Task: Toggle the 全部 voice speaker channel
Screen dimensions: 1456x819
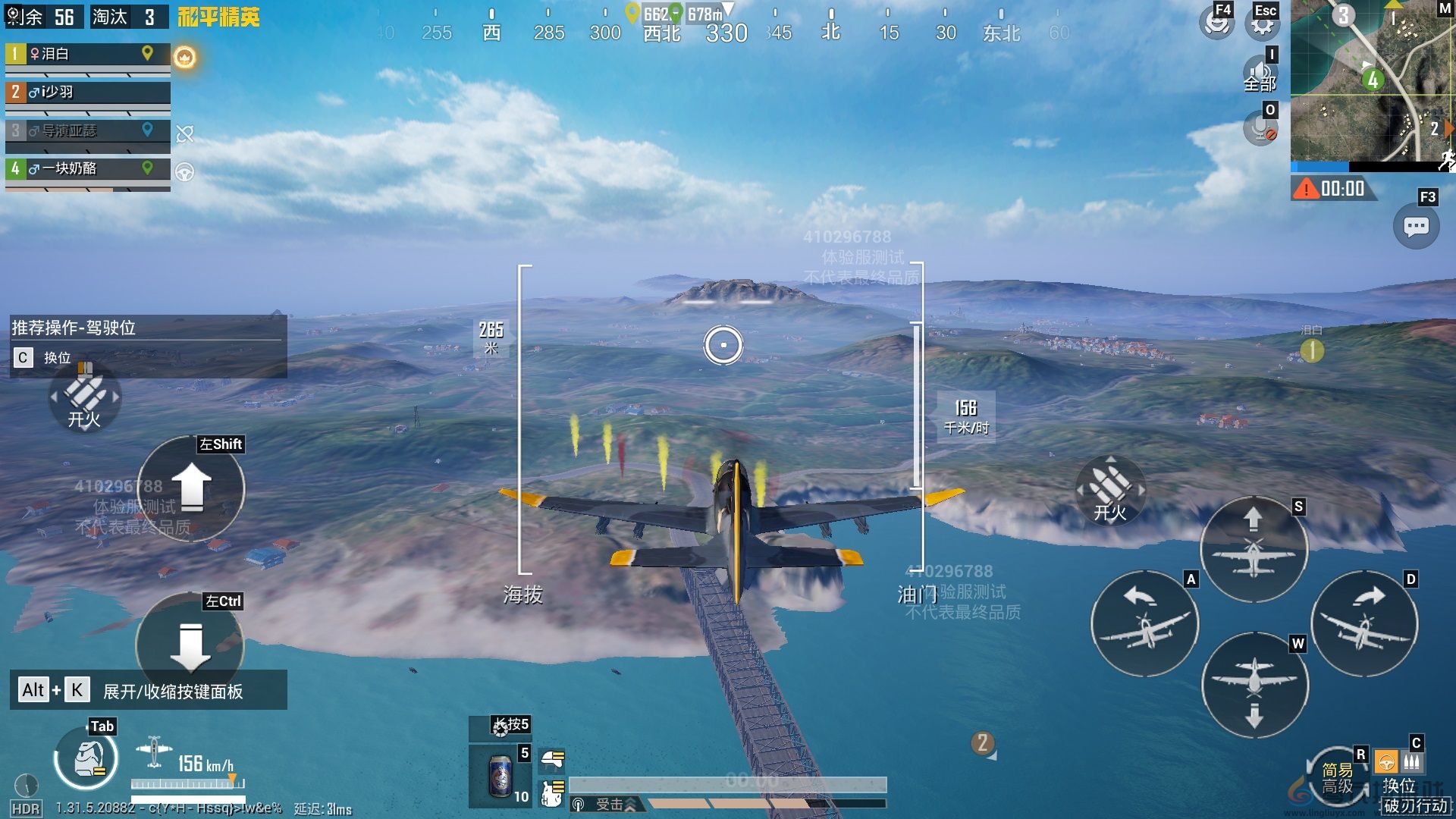Action: pos(1260,75)
